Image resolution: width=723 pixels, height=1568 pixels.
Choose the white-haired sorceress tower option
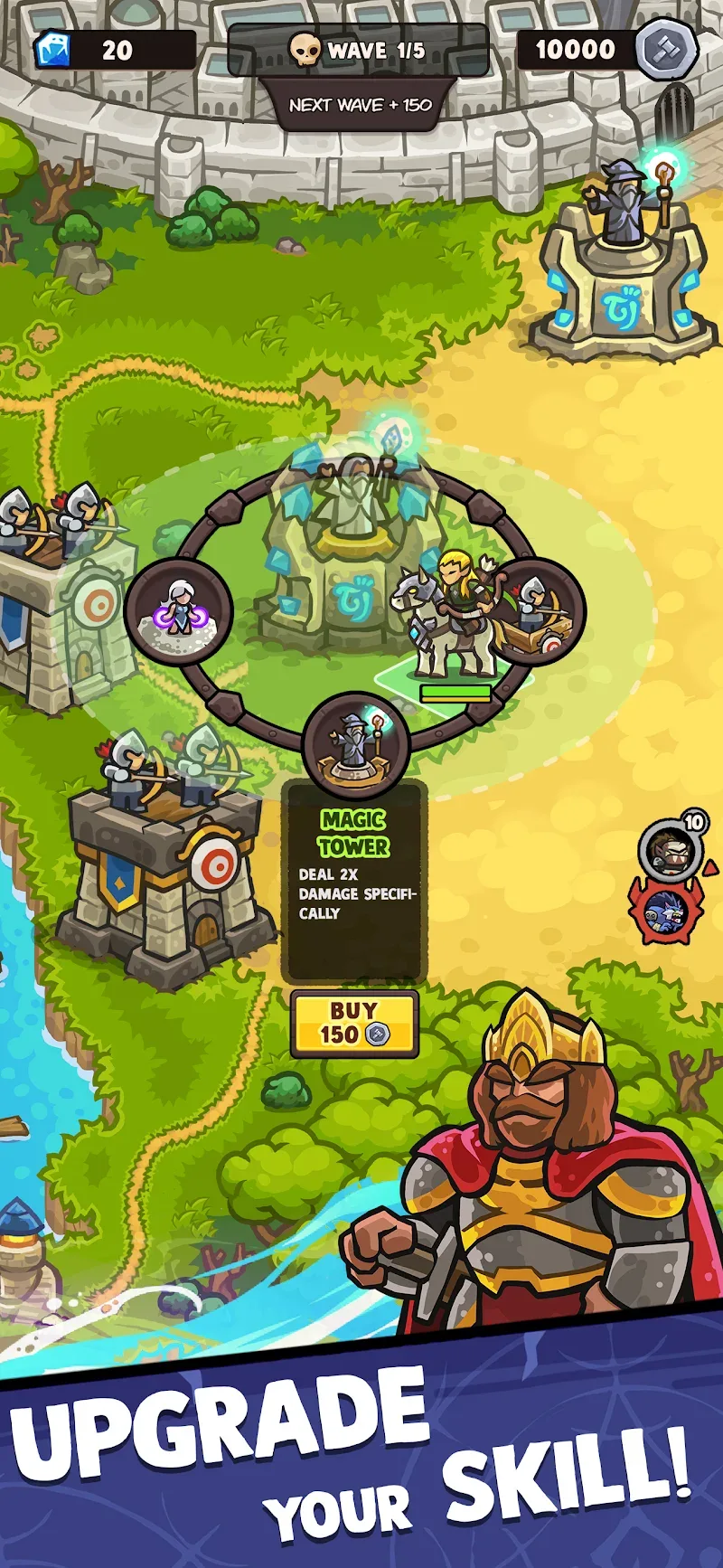(x=179, y=611)
